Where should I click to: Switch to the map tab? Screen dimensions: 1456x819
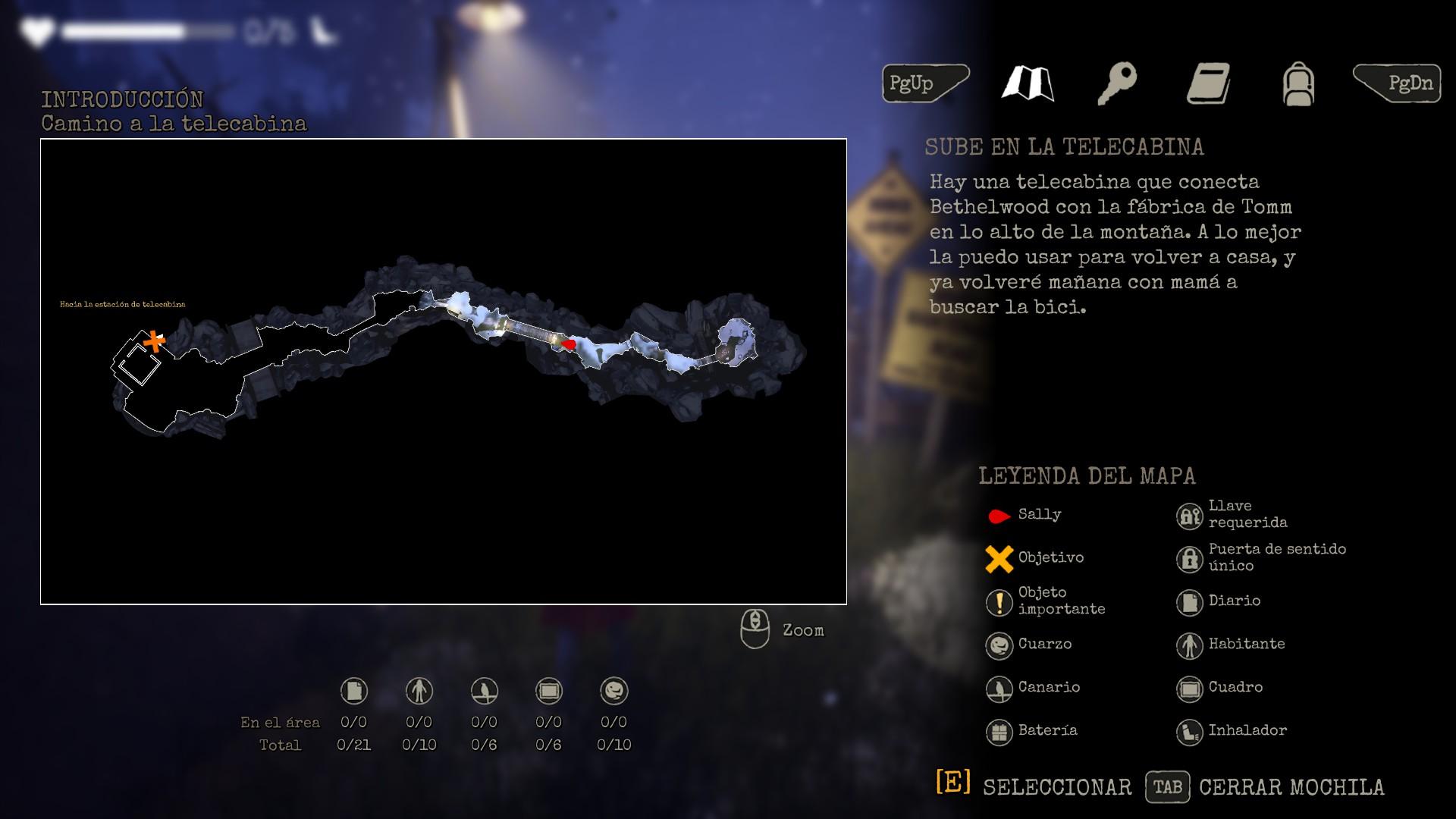coord(1027,83)
